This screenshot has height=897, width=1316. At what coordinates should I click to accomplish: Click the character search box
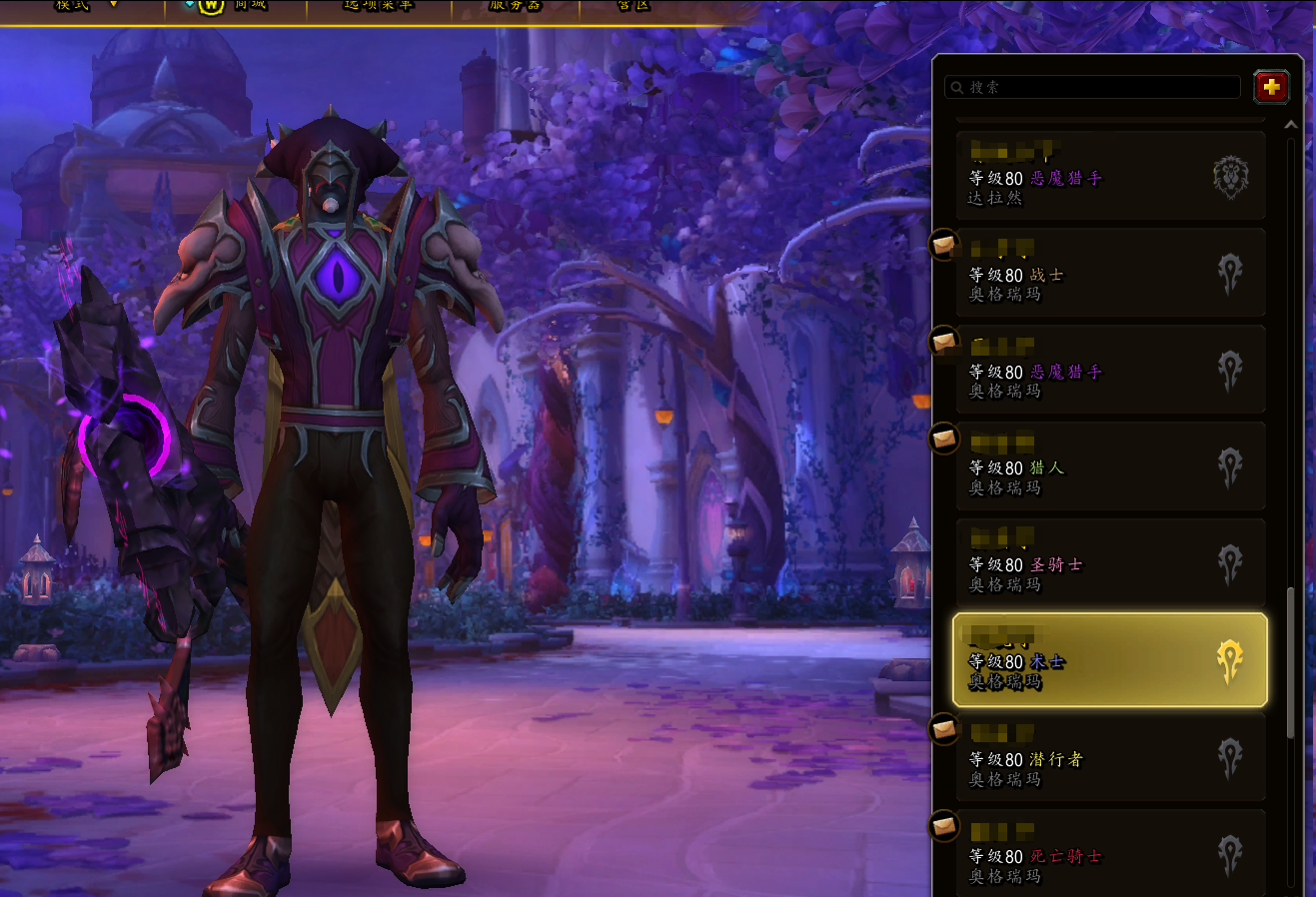pos(1092,88)
